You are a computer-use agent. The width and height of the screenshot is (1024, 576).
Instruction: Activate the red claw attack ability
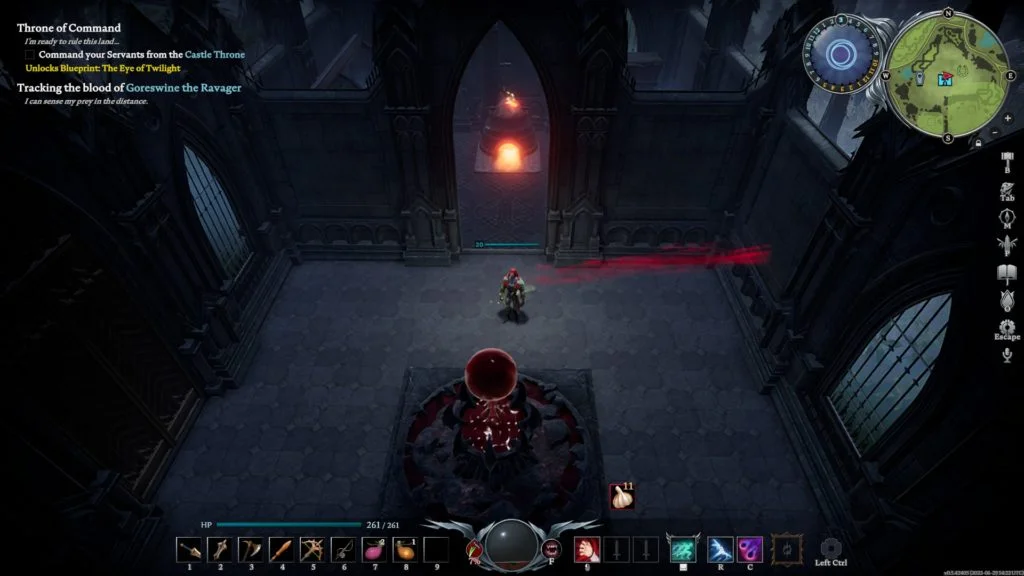tap(586, 549)
